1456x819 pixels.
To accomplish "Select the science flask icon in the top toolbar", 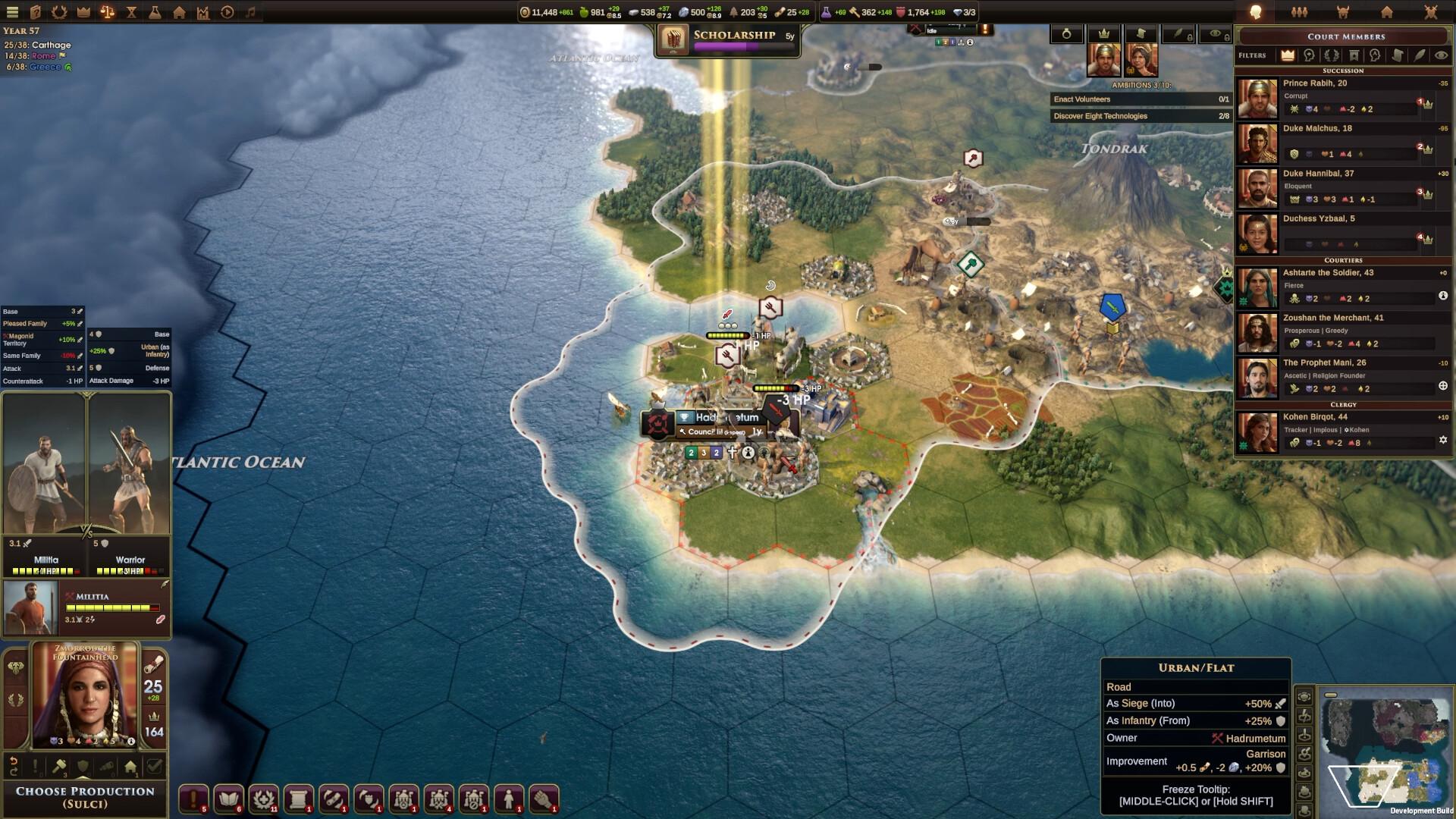I will [x=155, y=12].
